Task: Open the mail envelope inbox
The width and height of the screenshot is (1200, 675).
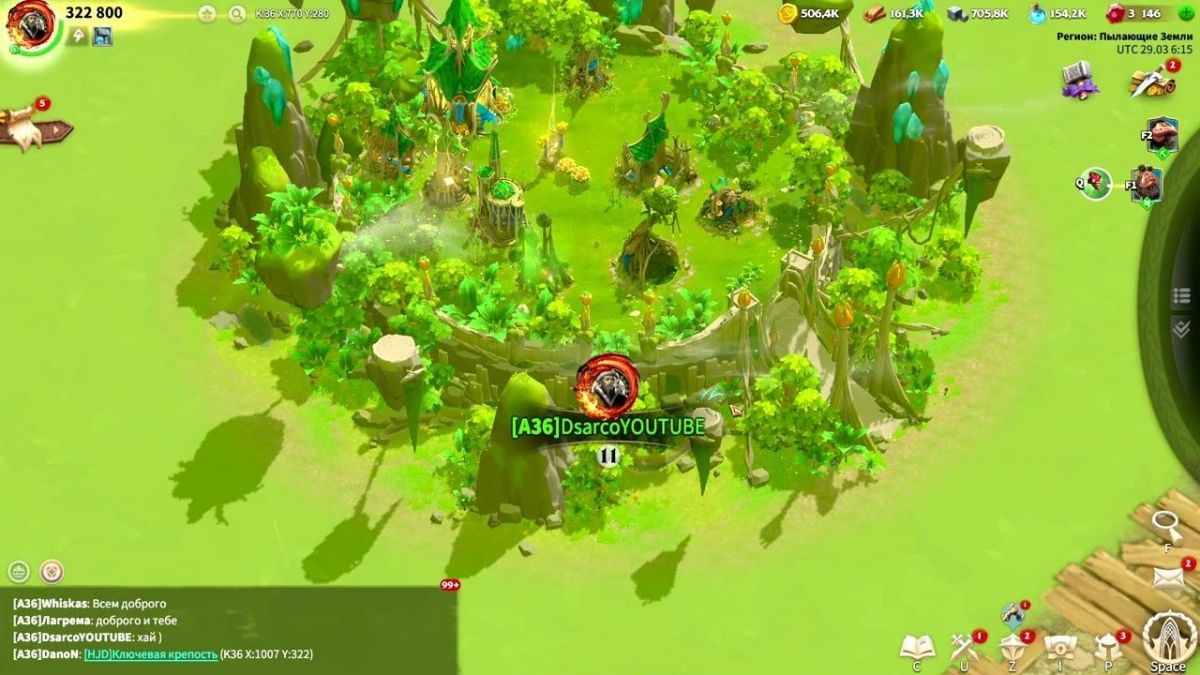Action: [x=1167, y=578]
